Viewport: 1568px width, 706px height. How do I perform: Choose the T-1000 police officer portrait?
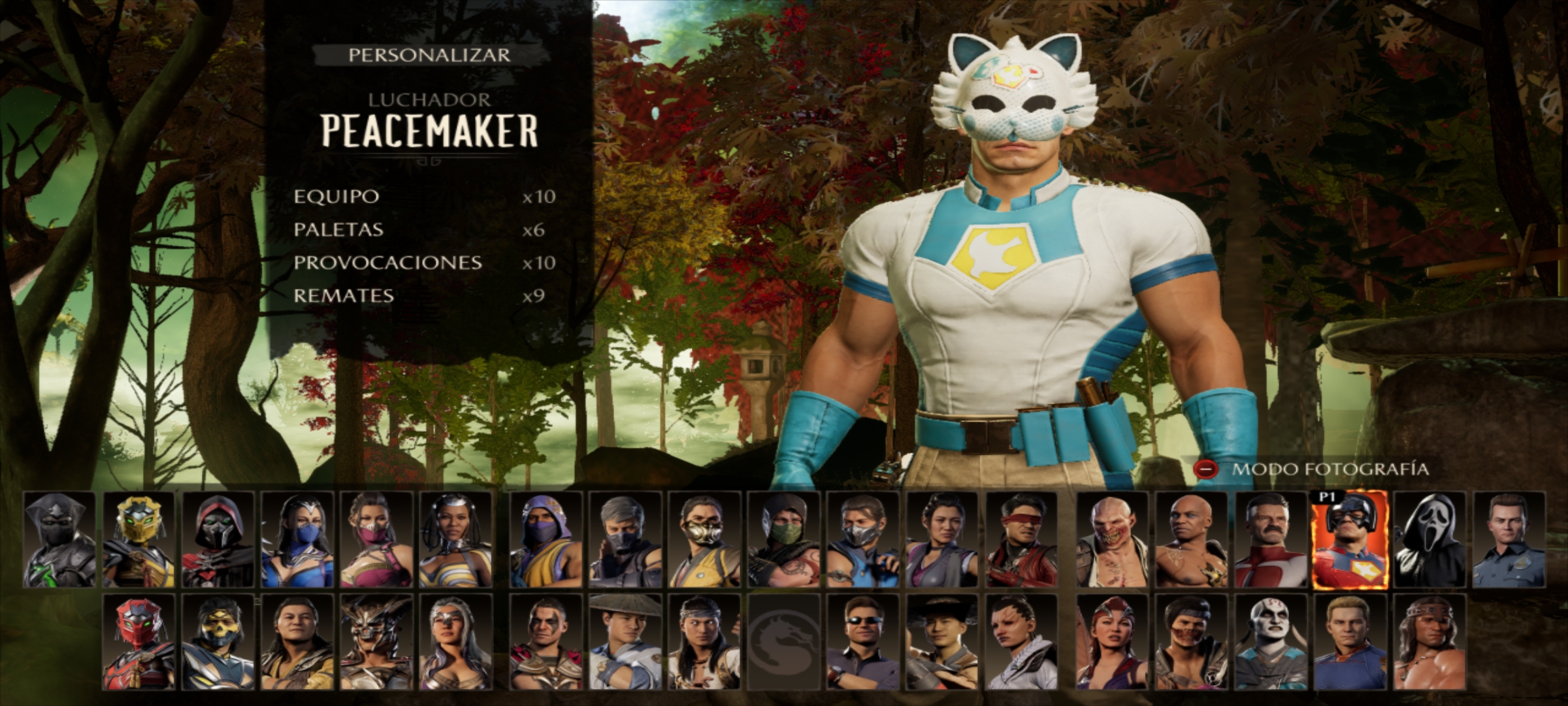pos(1509,540)
